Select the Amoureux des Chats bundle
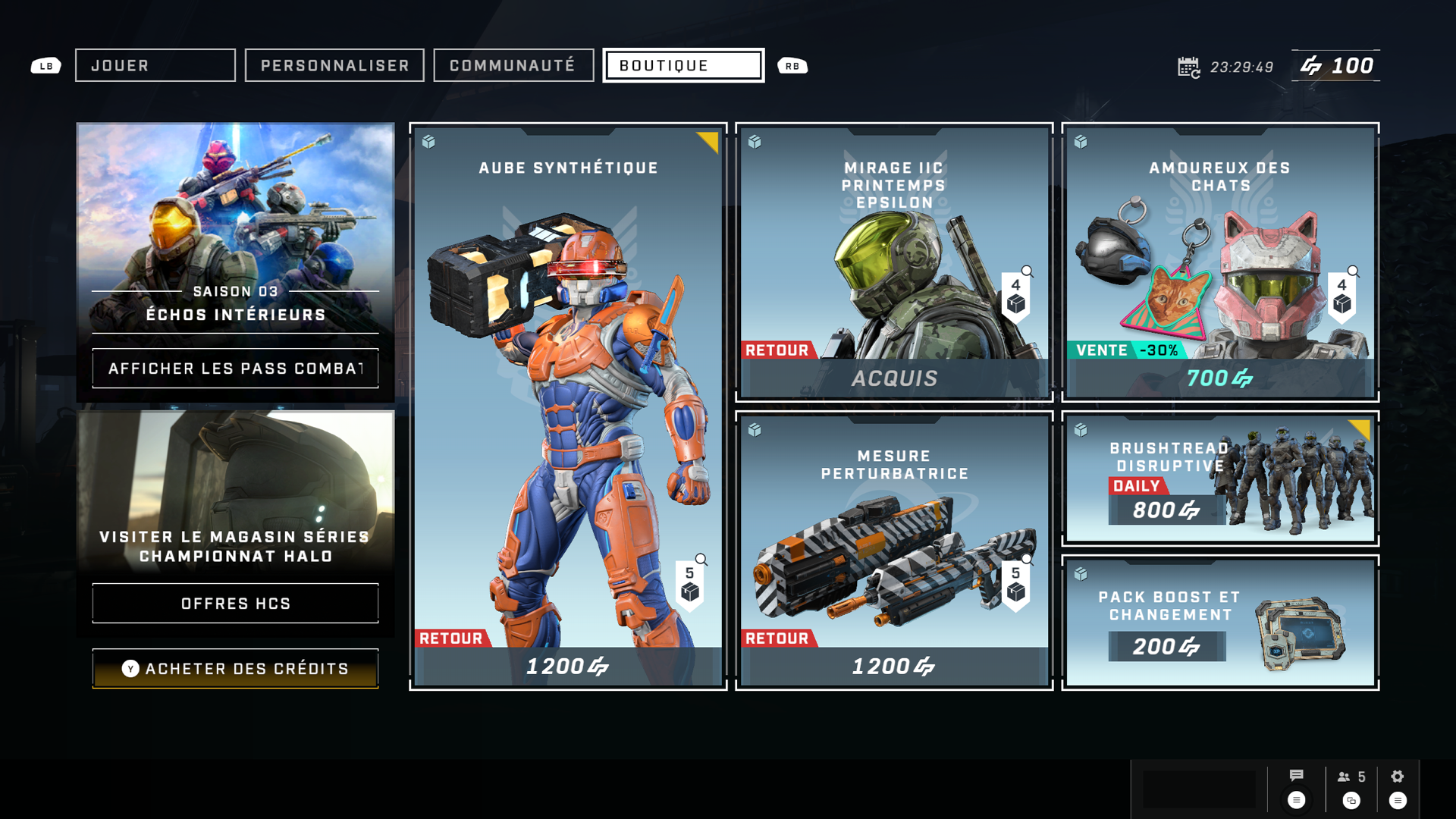 click(x=1220, y=262)
